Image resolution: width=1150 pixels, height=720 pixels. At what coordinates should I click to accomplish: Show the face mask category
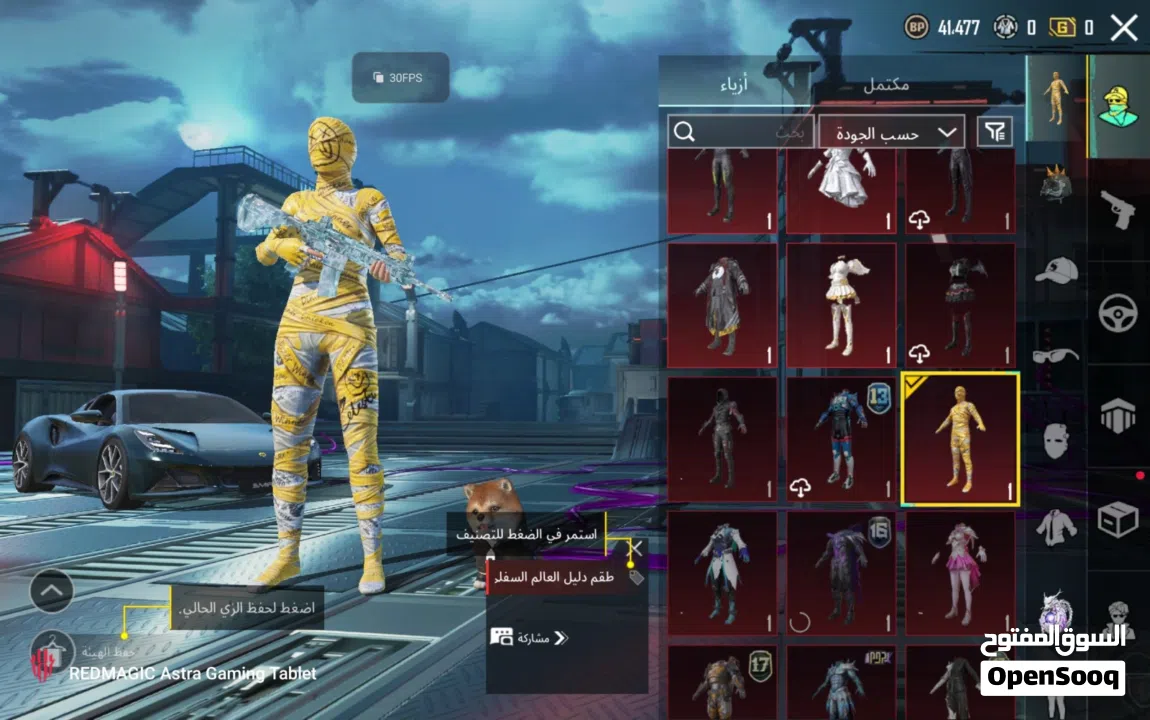tap(1056, 440)
